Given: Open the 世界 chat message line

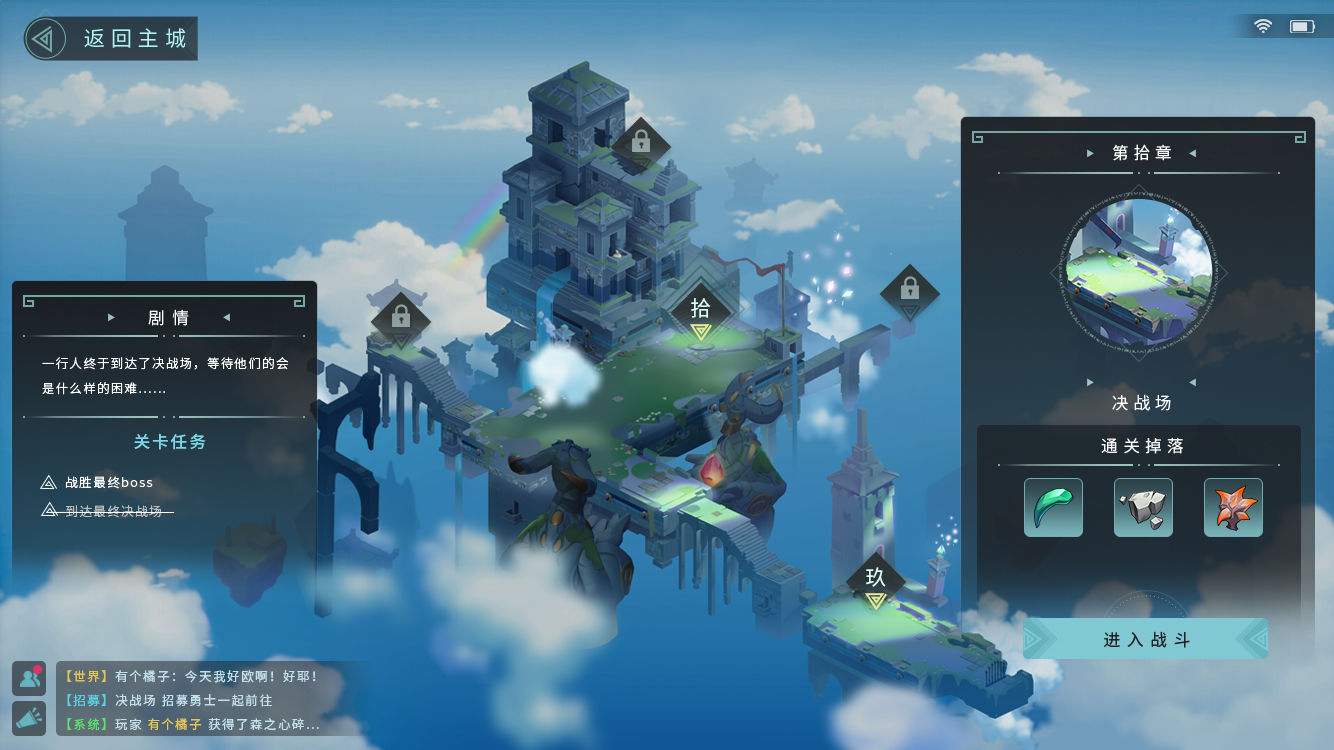Looking at the screenshot, I should (x=190, y=676).
